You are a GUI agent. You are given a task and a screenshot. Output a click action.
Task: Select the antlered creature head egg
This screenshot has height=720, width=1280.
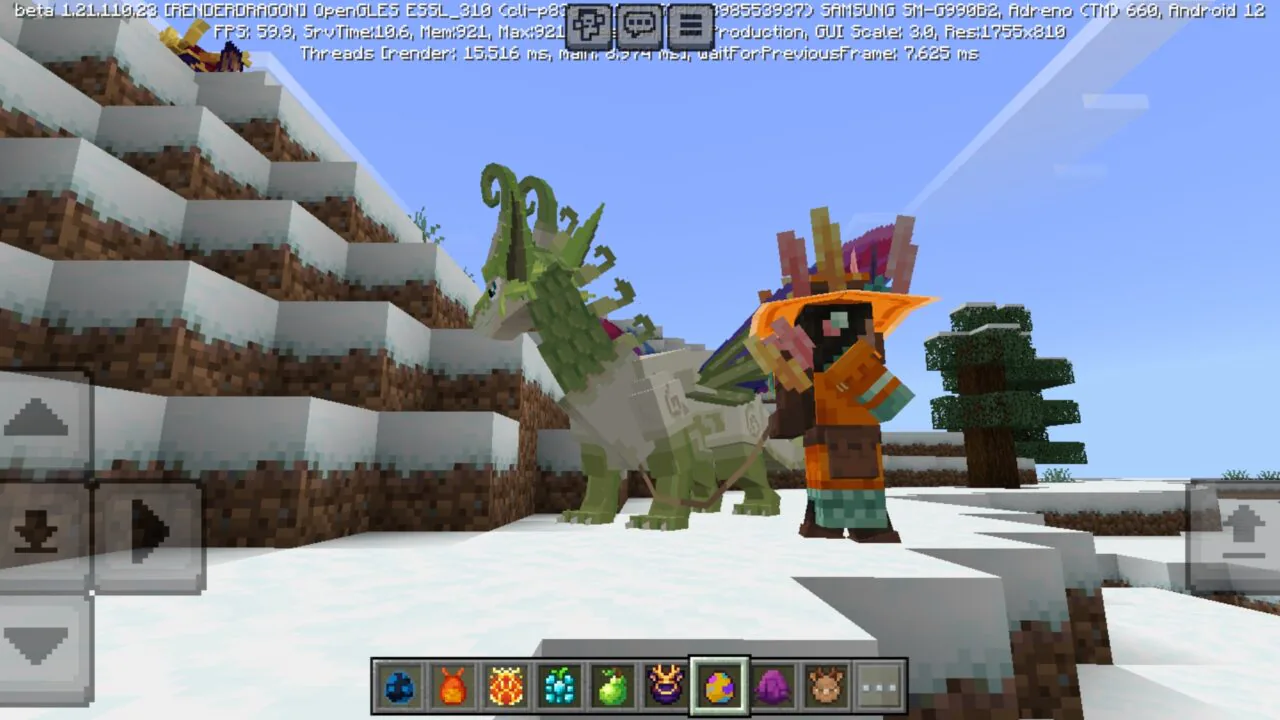pyautogui.click(x=827, y=685)
